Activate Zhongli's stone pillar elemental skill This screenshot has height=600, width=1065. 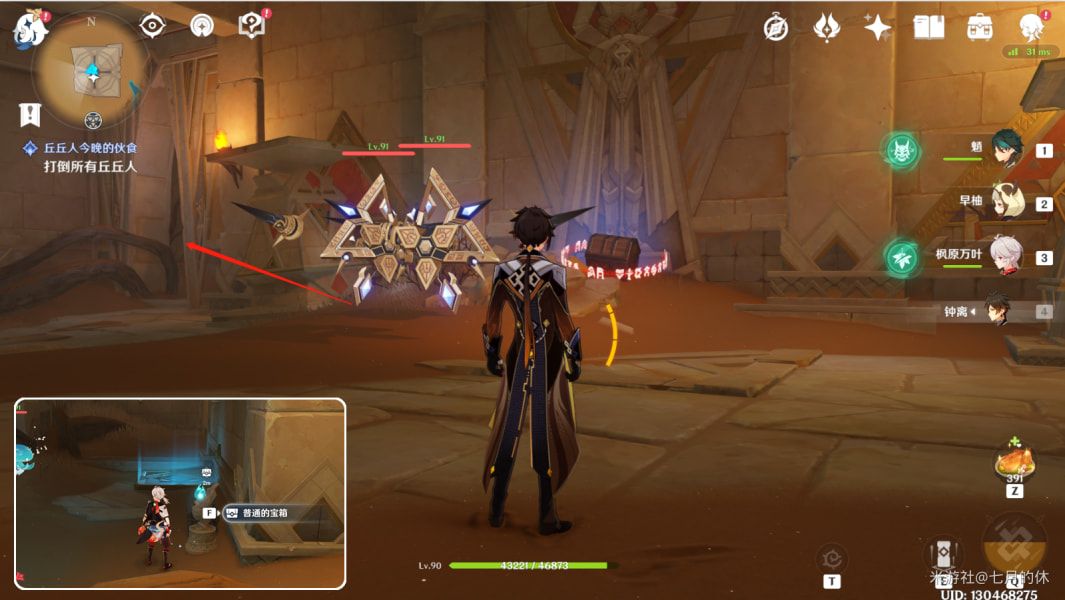[942, 556]
